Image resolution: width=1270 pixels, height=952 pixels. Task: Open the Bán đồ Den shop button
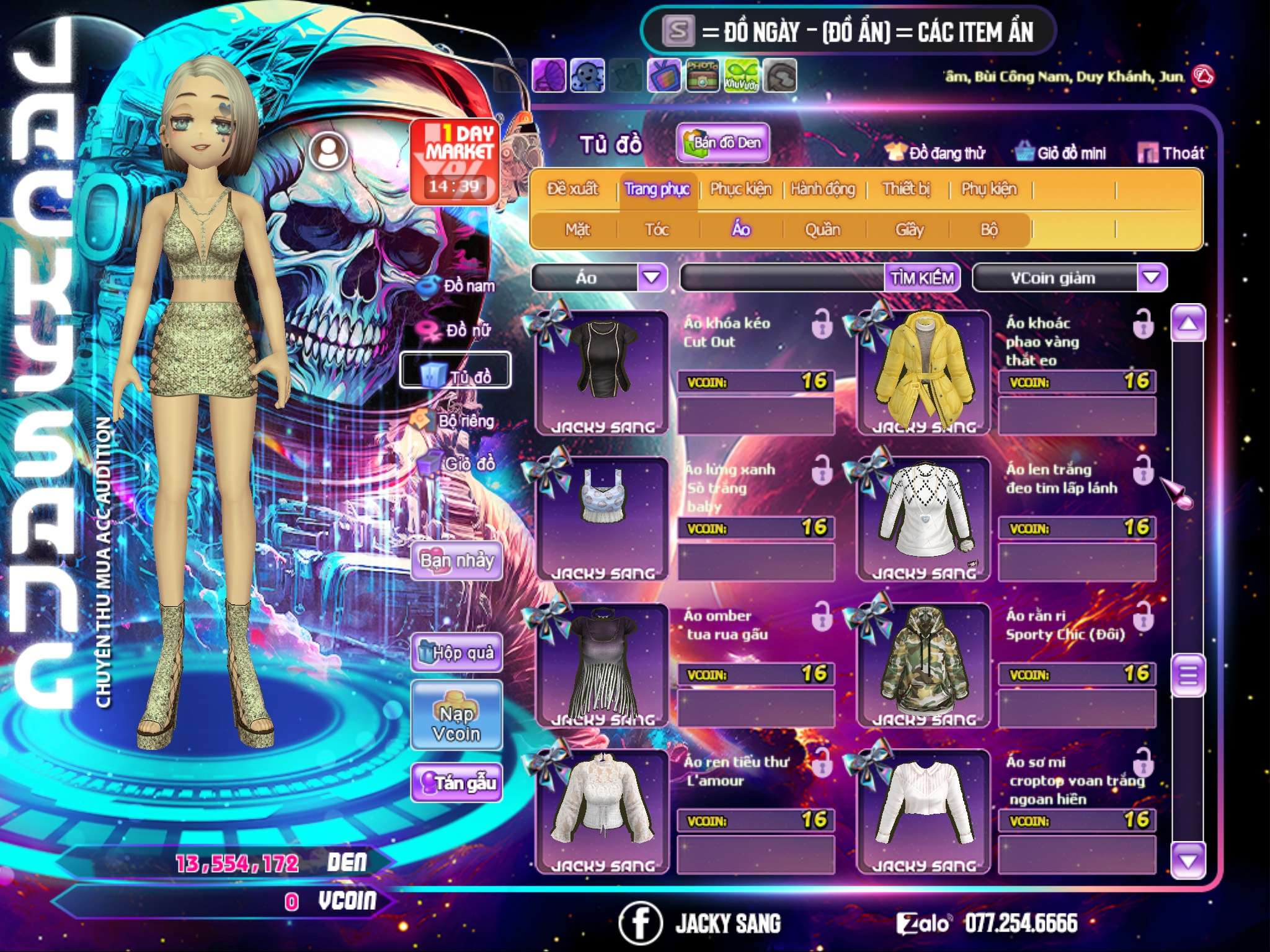[722, 143]
